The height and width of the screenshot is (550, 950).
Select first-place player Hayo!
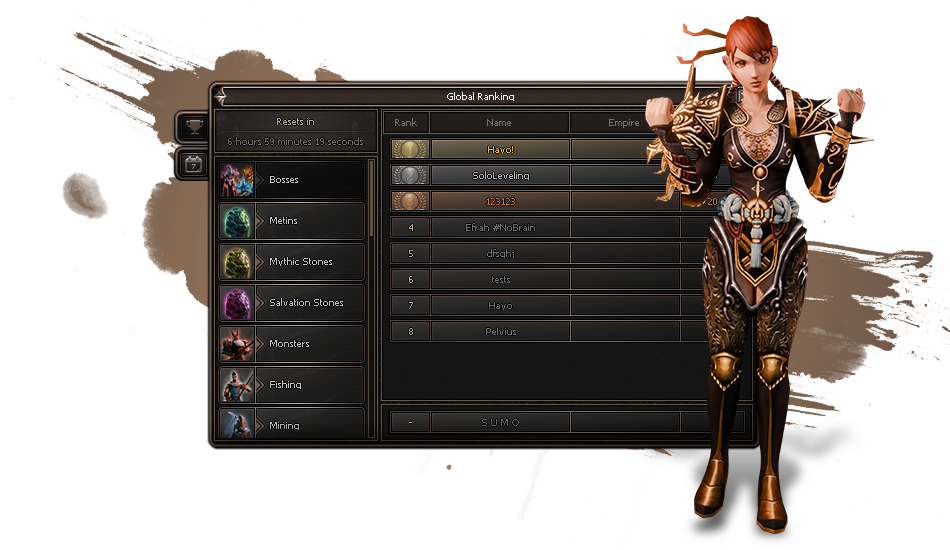click(499, 149)
